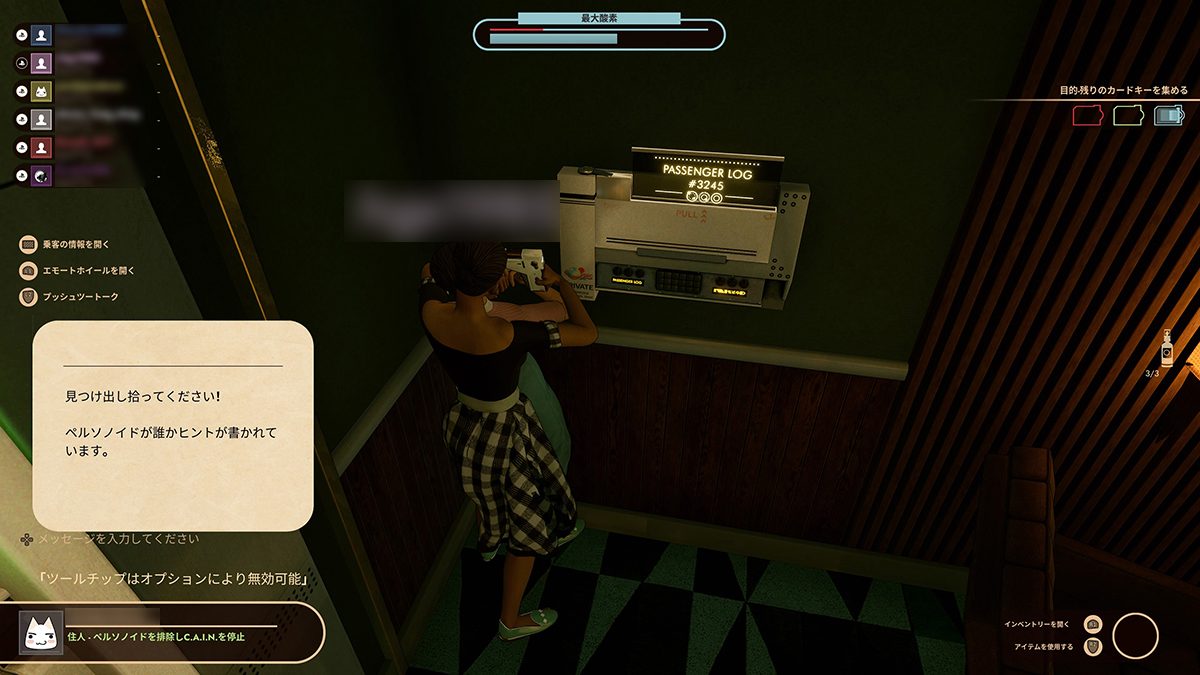Pick the red avatar player row
The image size is (1200, 675).
pos(41,148)
